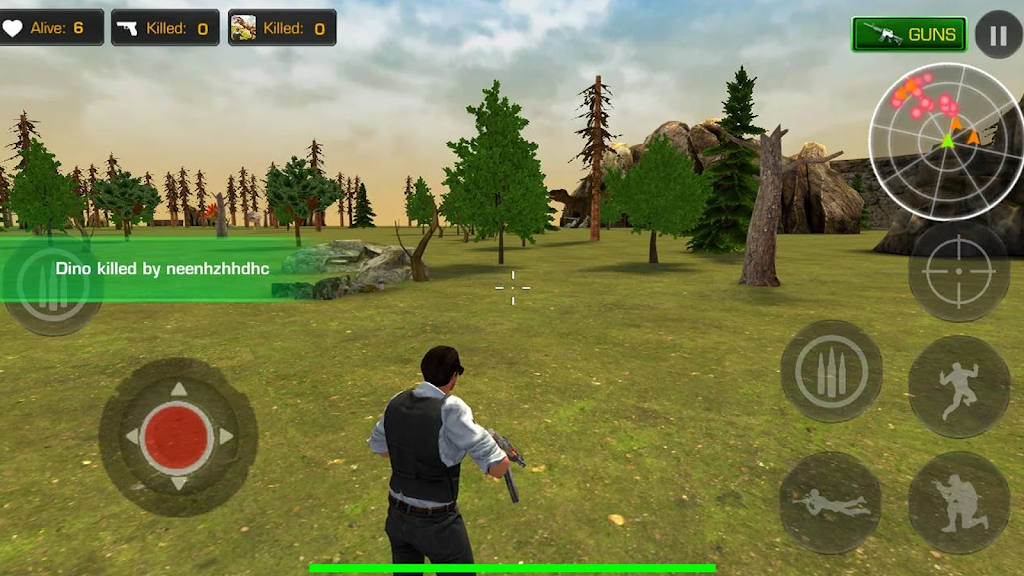Make the character jump with the running-man icon

959,386
